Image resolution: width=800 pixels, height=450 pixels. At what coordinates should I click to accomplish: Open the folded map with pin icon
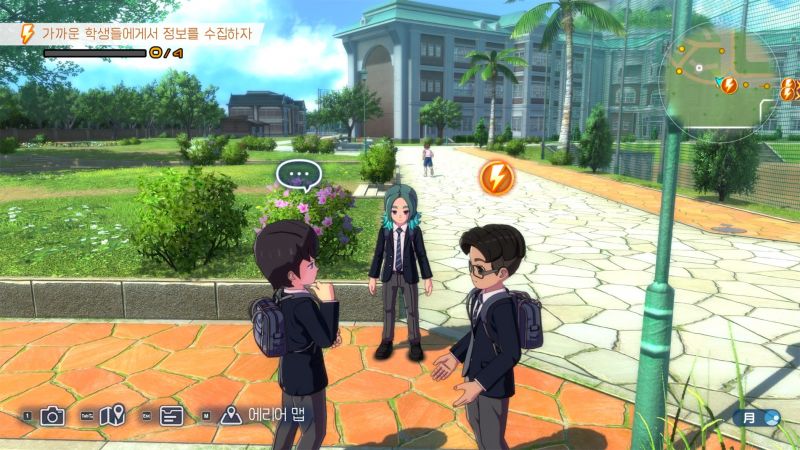click(x=111, y=416)
